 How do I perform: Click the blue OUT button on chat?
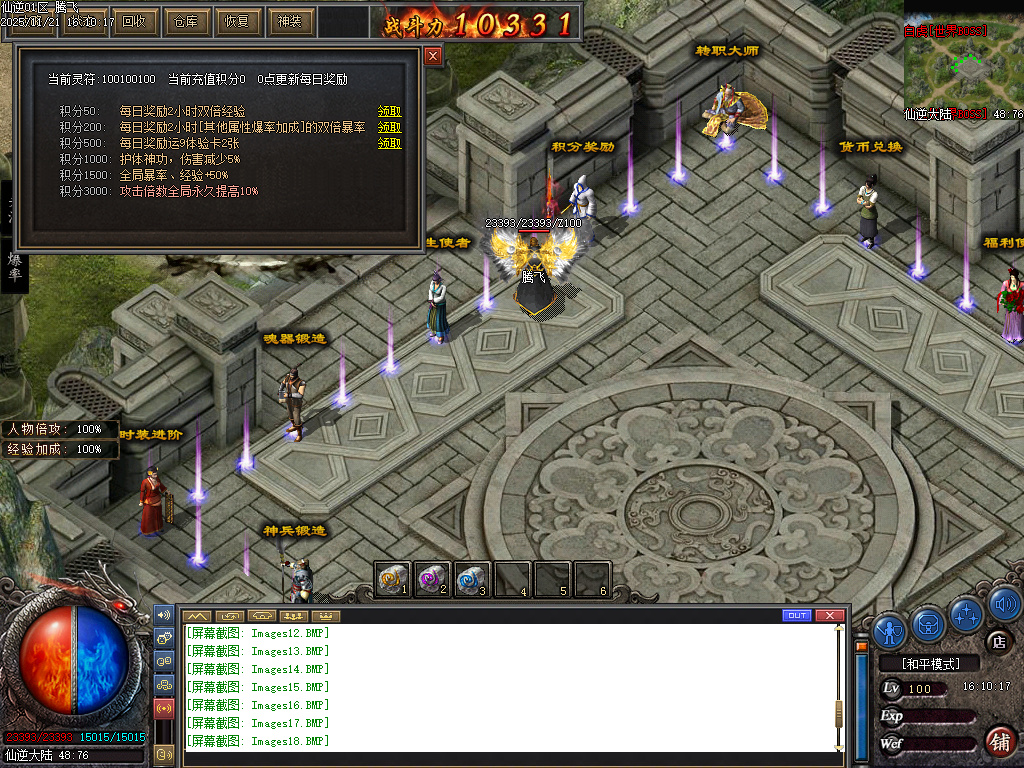tap(797, 615)
